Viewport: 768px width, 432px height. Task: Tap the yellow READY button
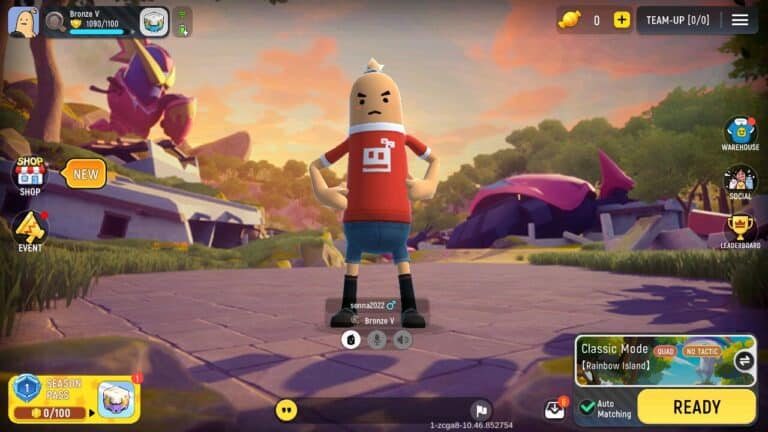pos(696,406)
